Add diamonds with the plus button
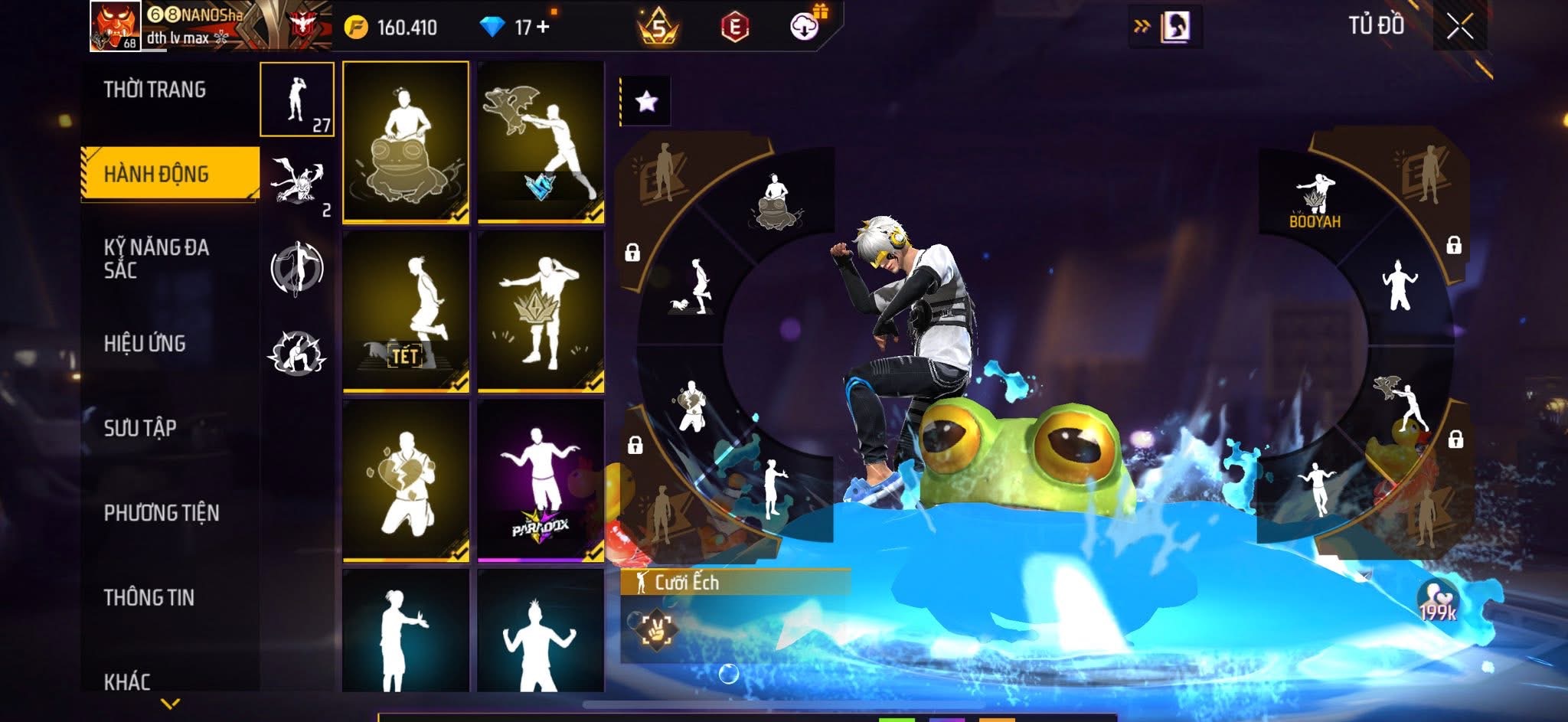Viewport: 1568px width, 722px height. click(544, 28)
